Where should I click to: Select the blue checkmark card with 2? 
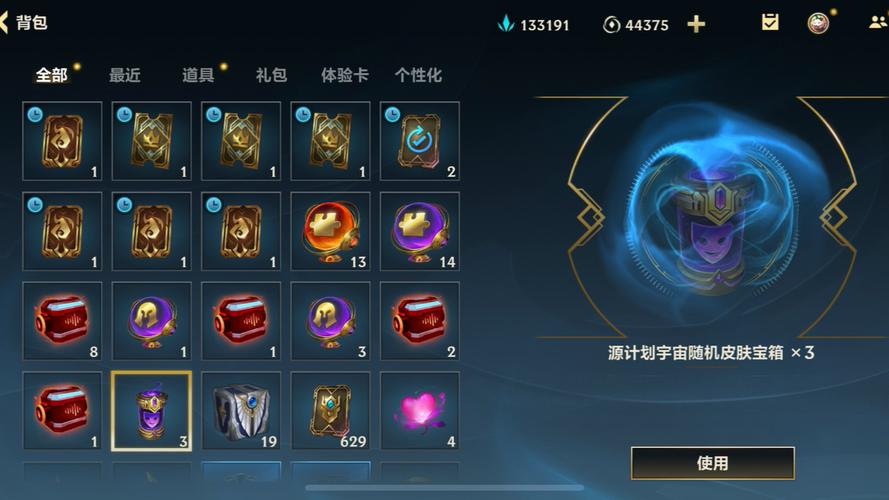coord(420,141)
